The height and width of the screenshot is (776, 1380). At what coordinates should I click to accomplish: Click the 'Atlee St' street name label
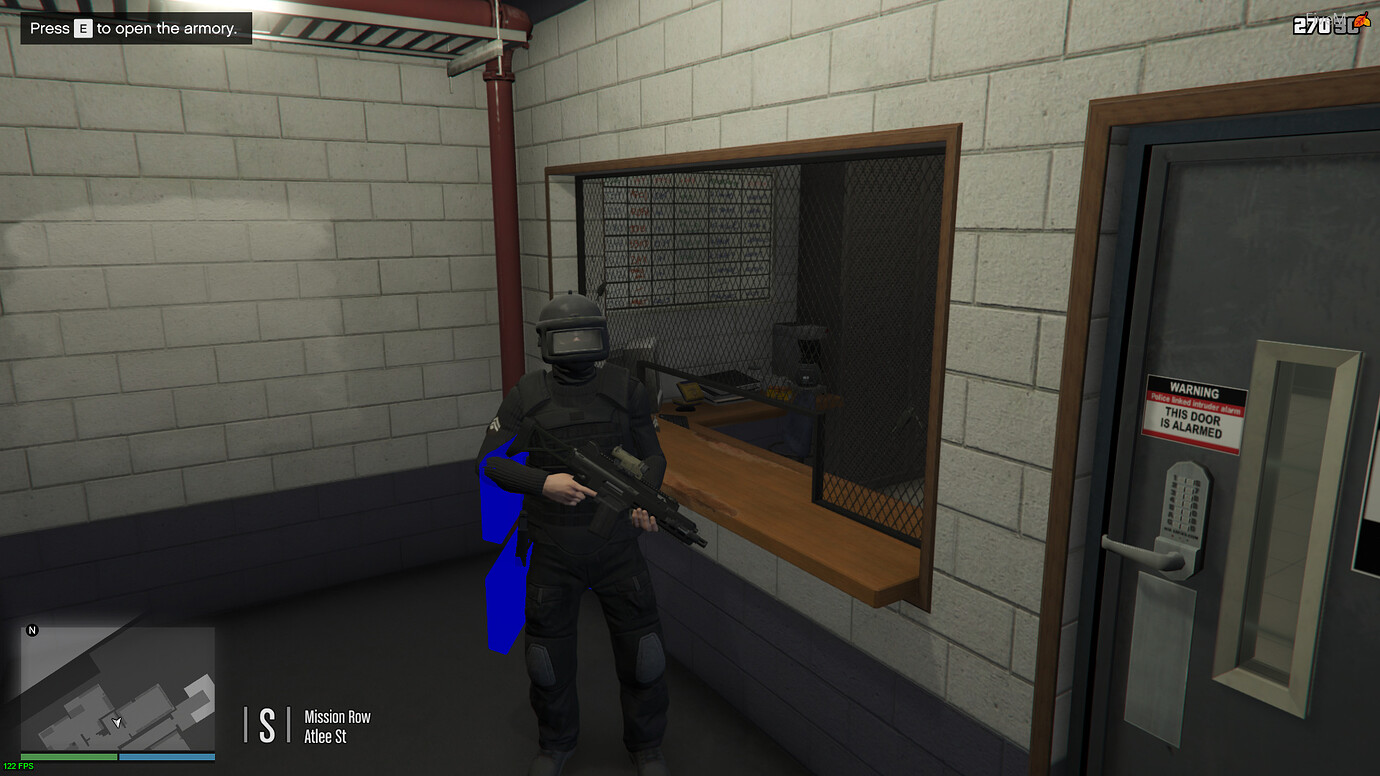tap(327, 733)
